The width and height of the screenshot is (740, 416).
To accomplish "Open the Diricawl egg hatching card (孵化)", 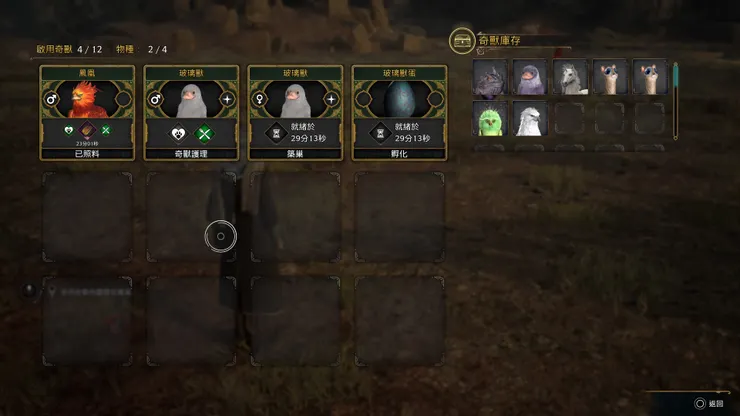I will (399, 113).
